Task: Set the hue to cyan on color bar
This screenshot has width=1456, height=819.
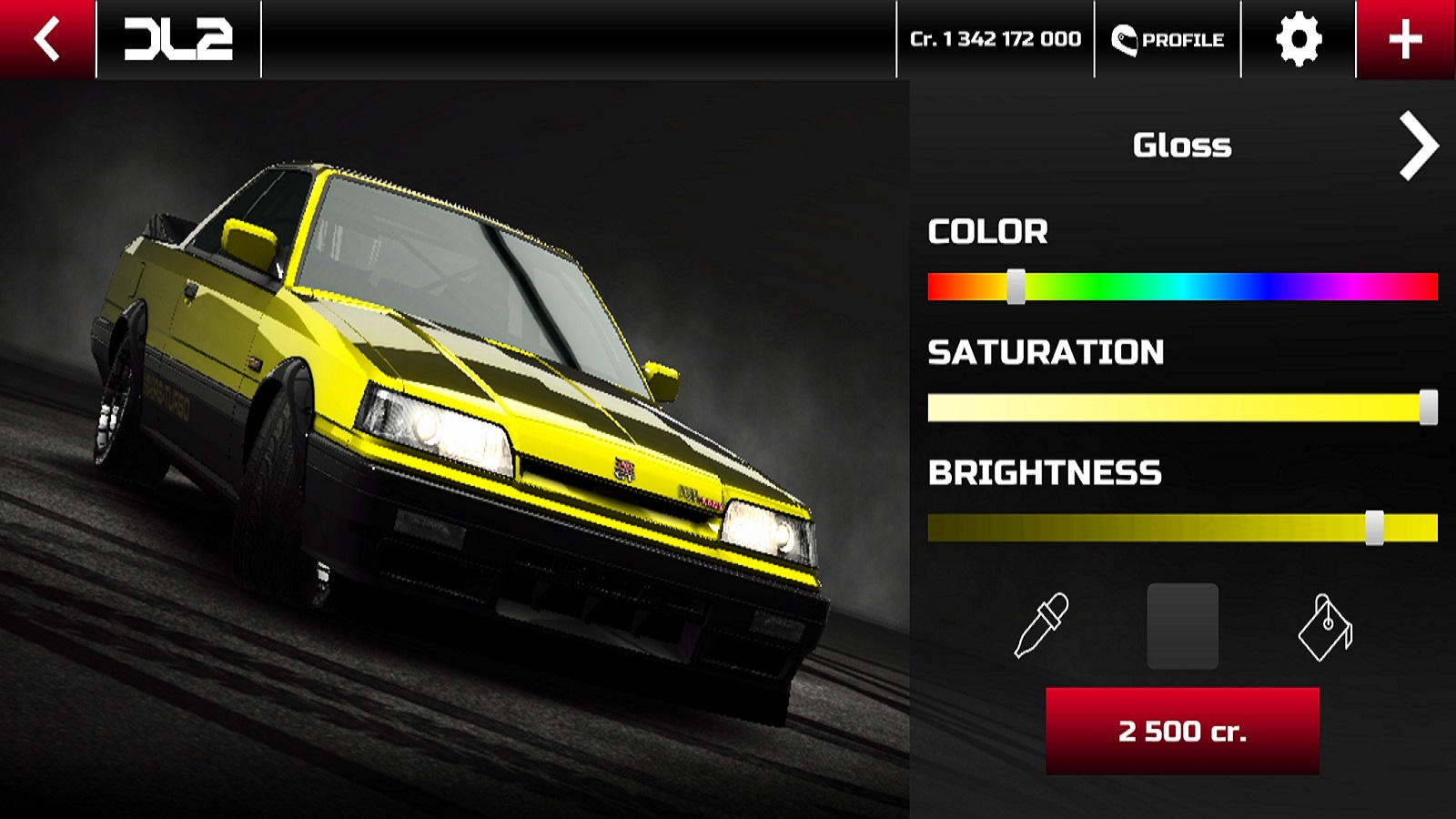Action: [1182, 287]
